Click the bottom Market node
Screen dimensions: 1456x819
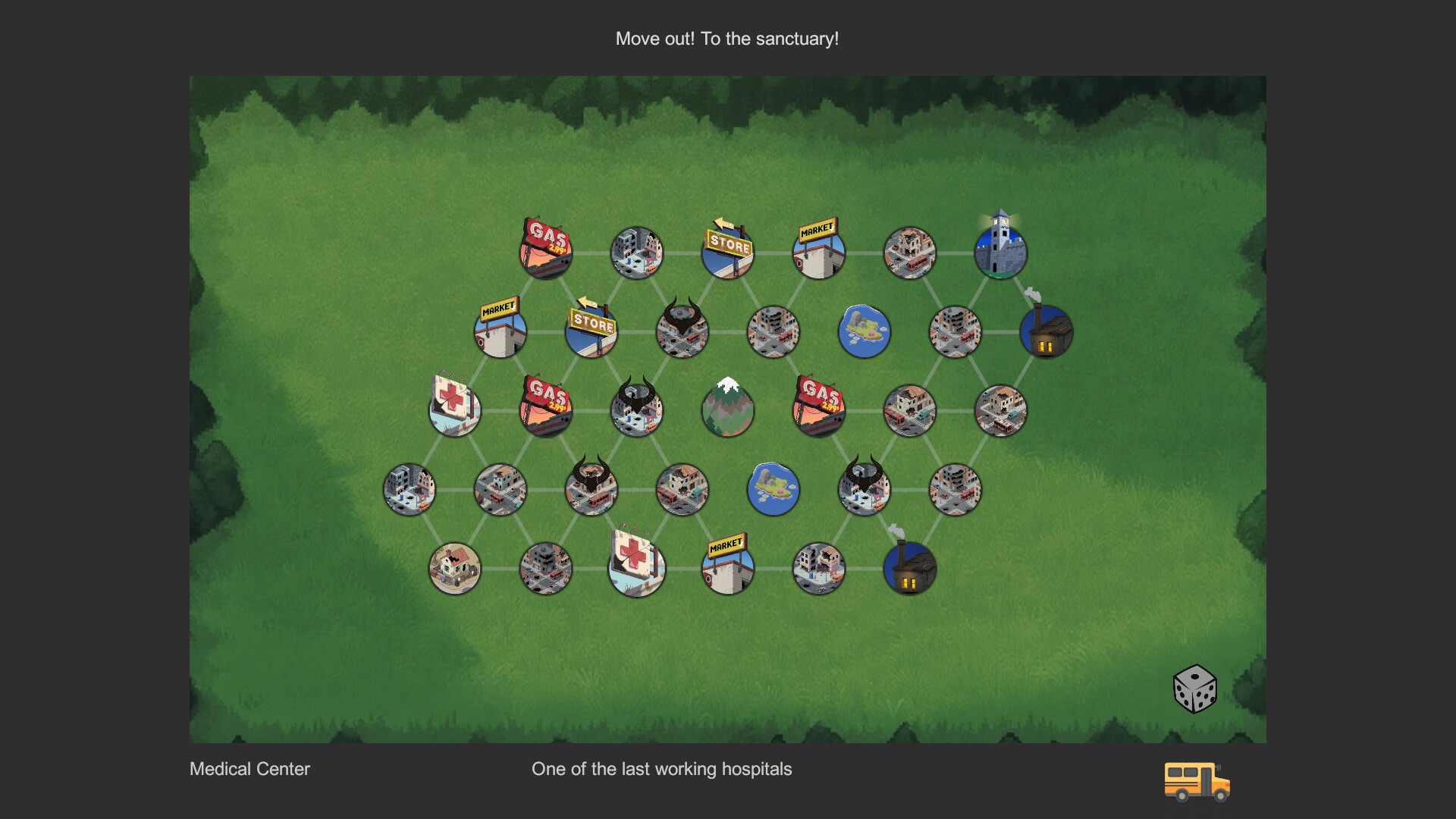coord(727,569)
